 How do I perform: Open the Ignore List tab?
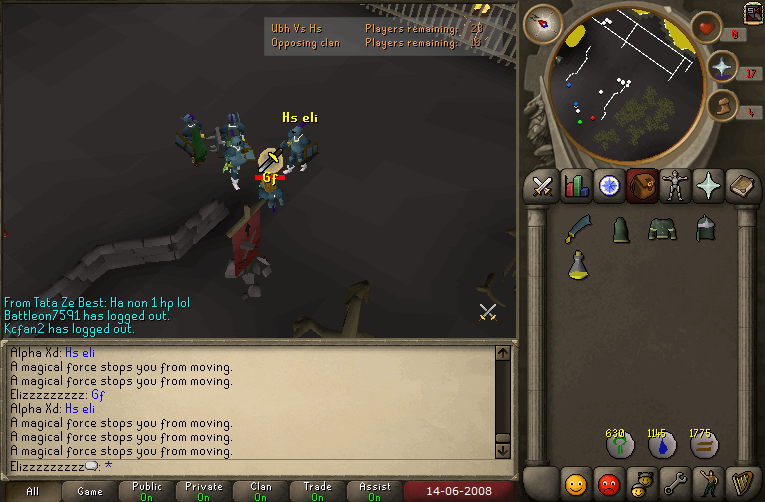[x=608, y=484]
